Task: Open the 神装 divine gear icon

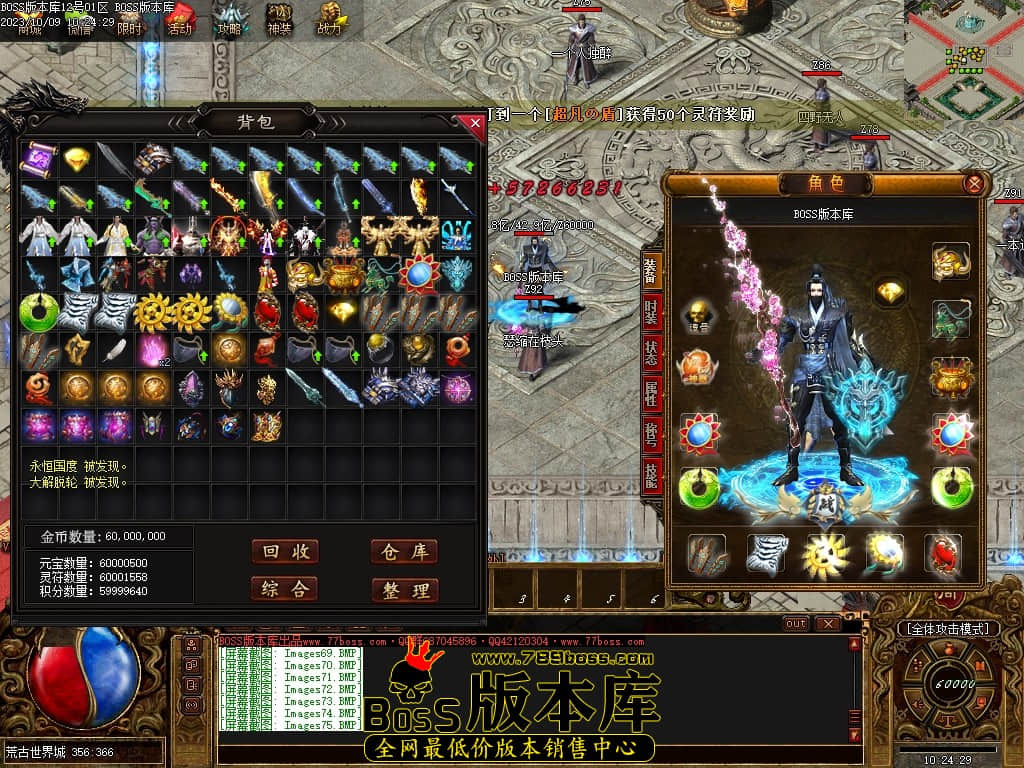Action: tap(279, 19)
